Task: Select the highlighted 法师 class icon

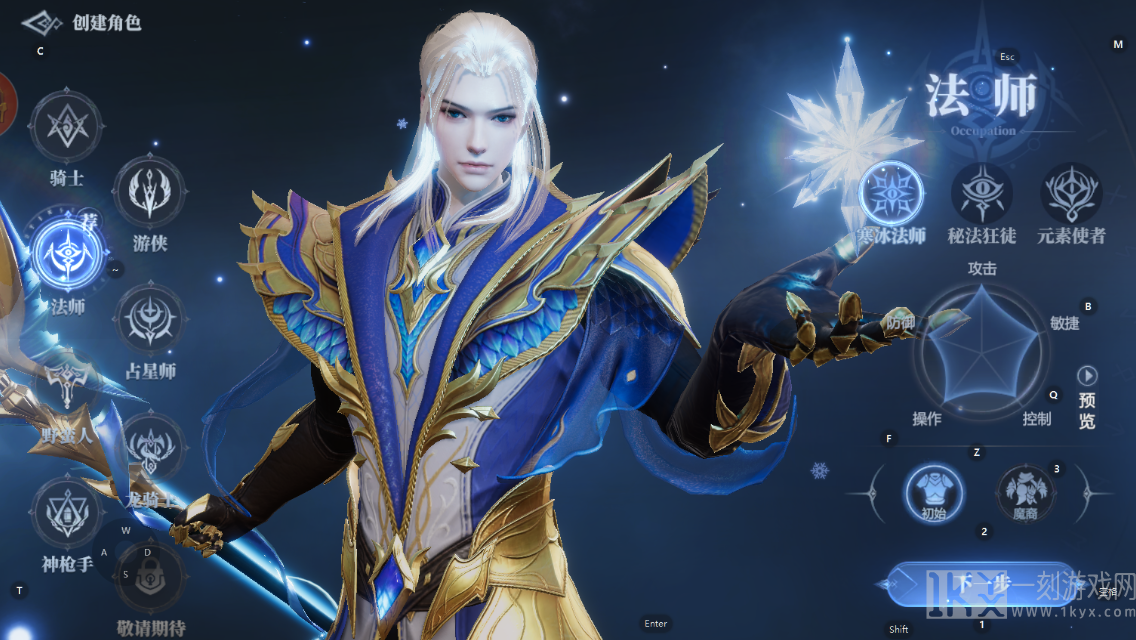Action: coord(67,250)
